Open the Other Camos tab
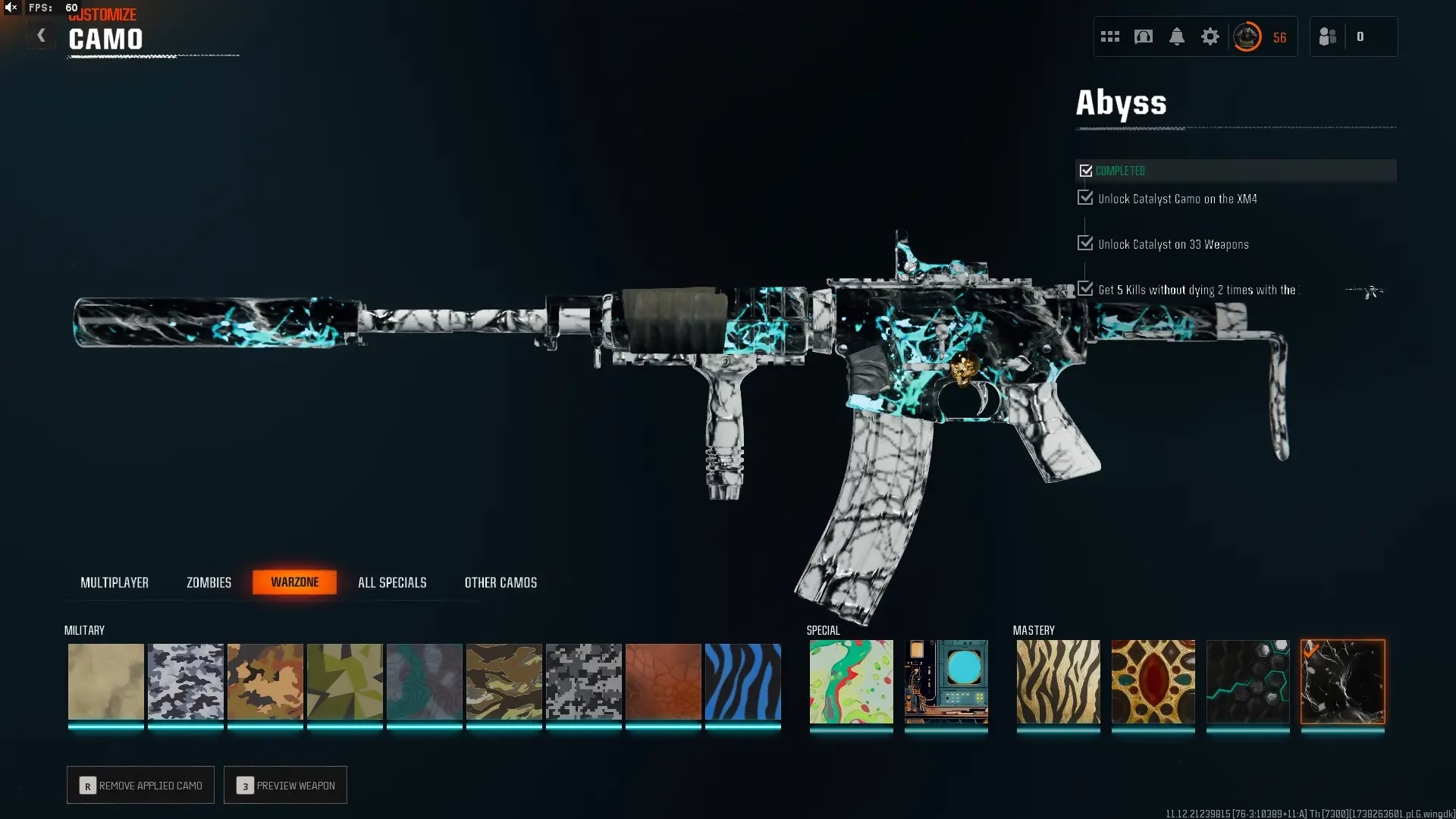 click(x=500, y=582)
